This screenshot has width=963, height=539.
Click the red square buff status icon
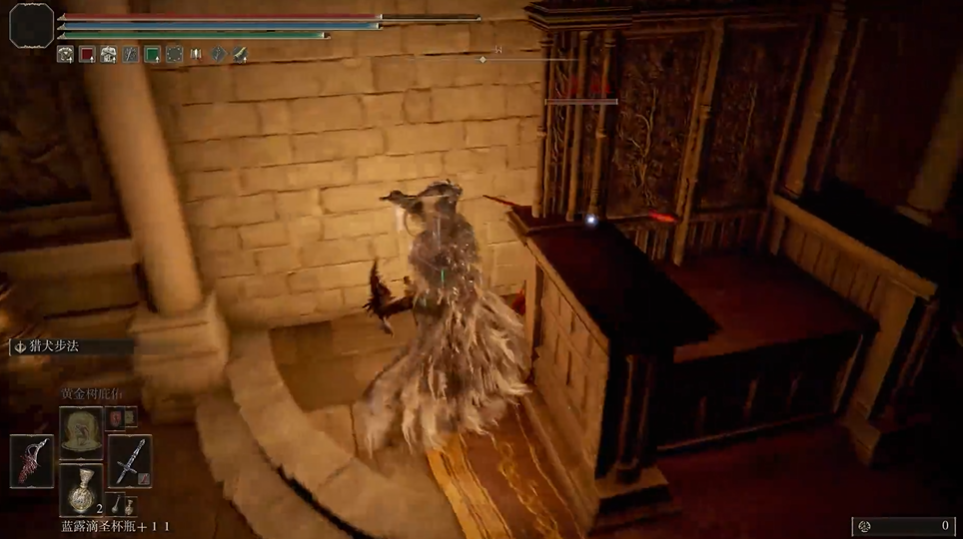(87, 54)
